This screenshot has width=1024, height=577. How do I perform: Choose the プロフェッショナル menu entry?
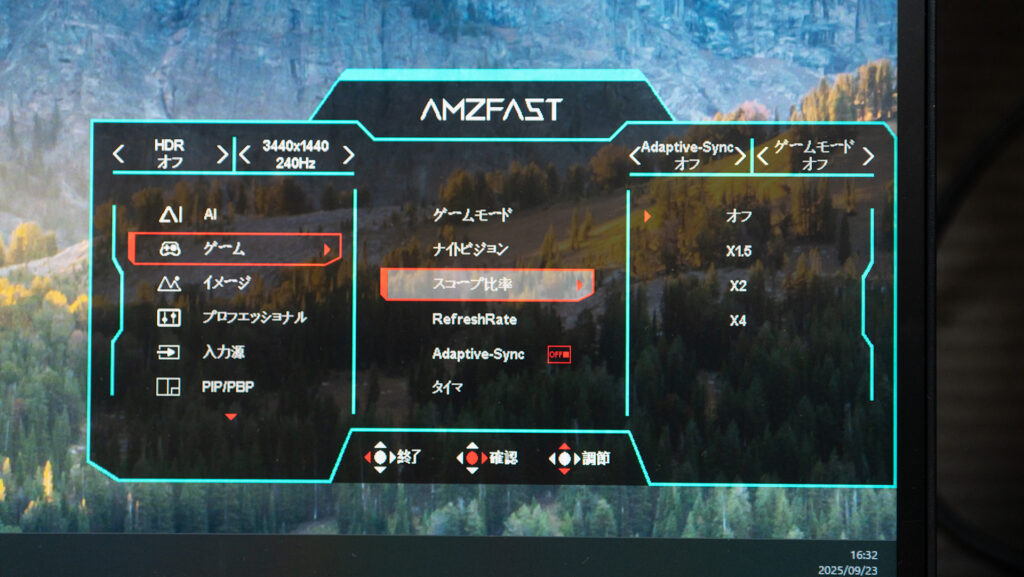tap(254, 318)
